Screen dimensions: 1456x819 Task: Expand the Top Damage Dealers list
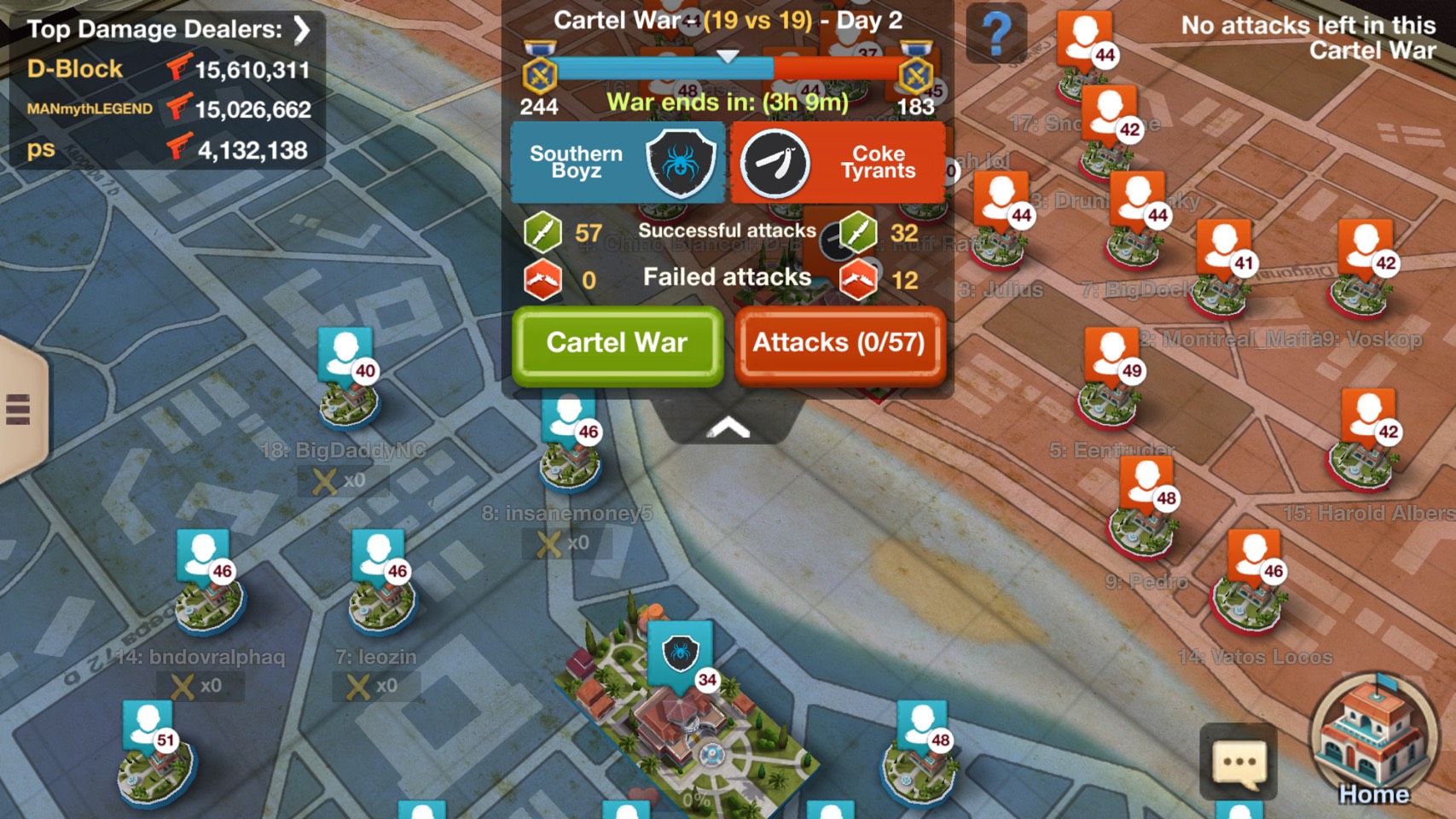click(x=301, y=30)
